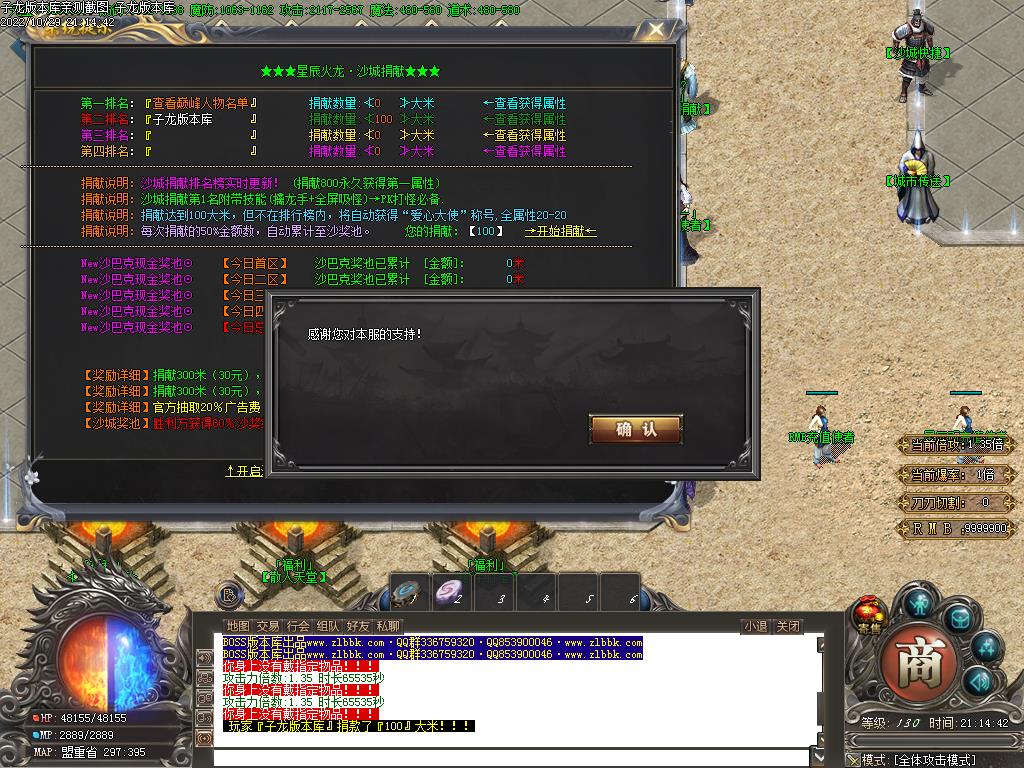This screenshot has width=1024, height=768.
Task: View first-rank 查看获得属性 attributes link
Action: click(524, 103)
